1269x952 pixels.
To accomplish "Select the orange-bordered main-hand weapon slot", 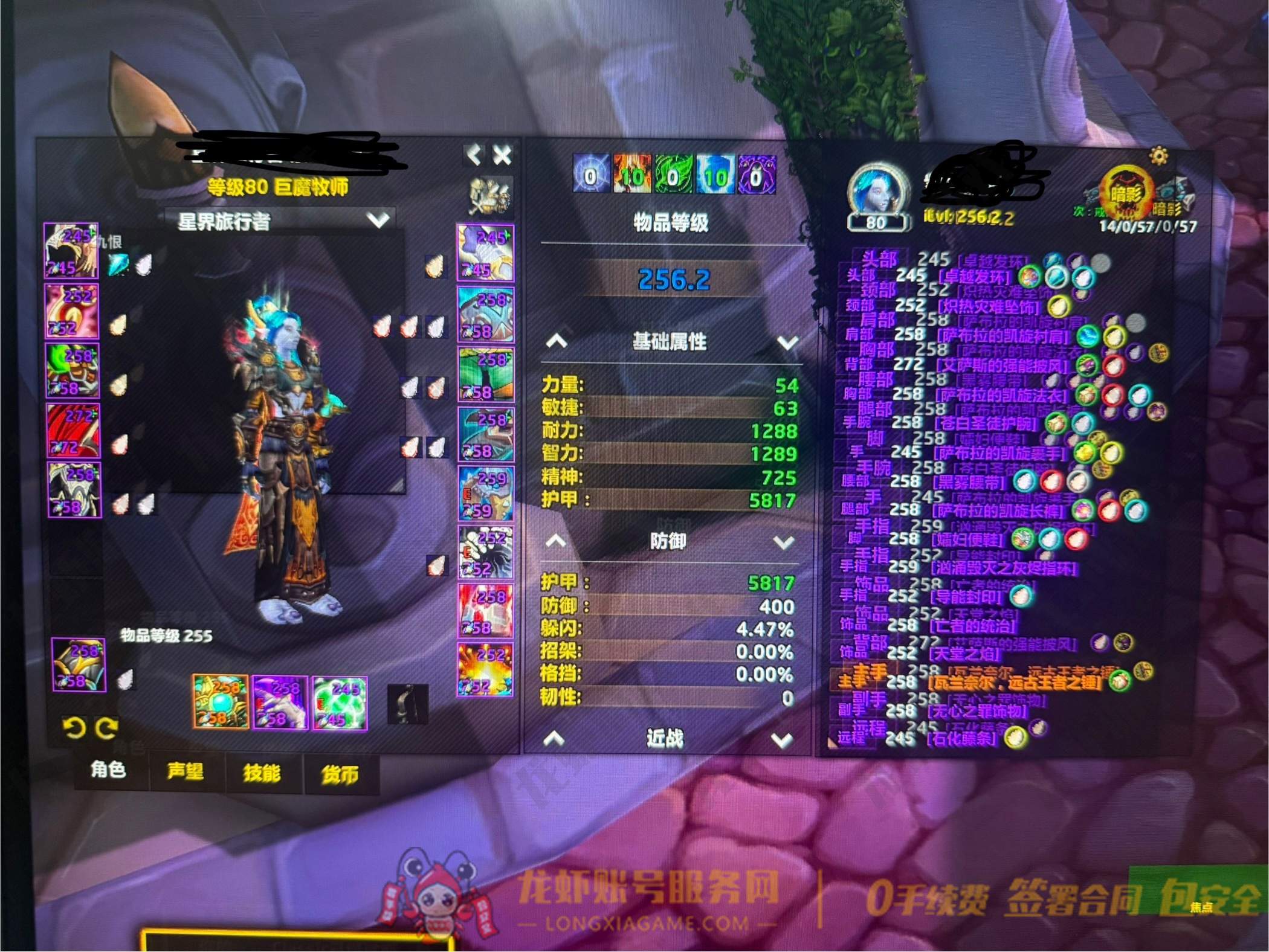I will pyautogui.click(x=221, y=702).
